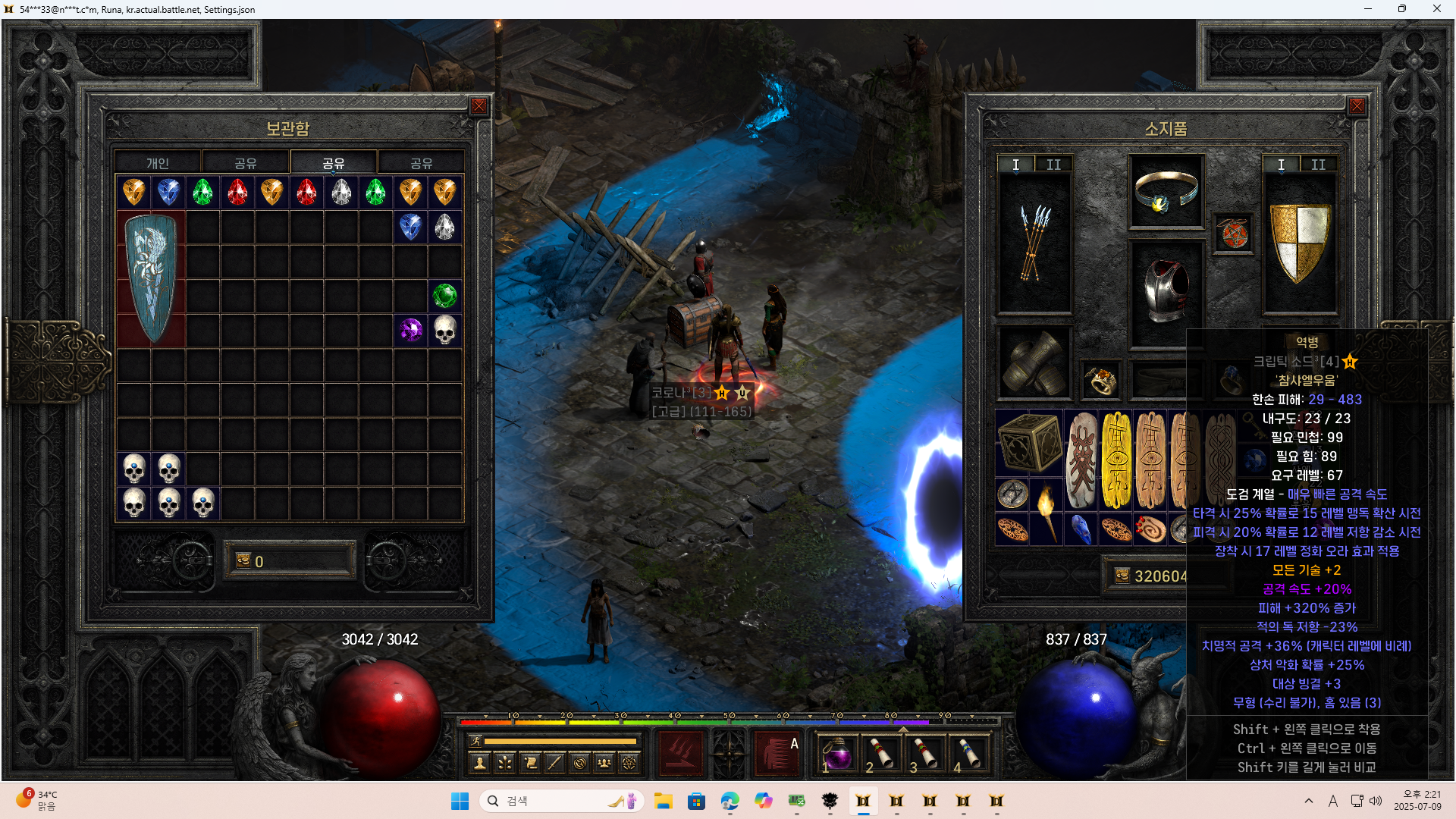This screenshot has height=819, width=1456.
Task: Select the equipped circlet helm slot
Action: click(1166, 191)
